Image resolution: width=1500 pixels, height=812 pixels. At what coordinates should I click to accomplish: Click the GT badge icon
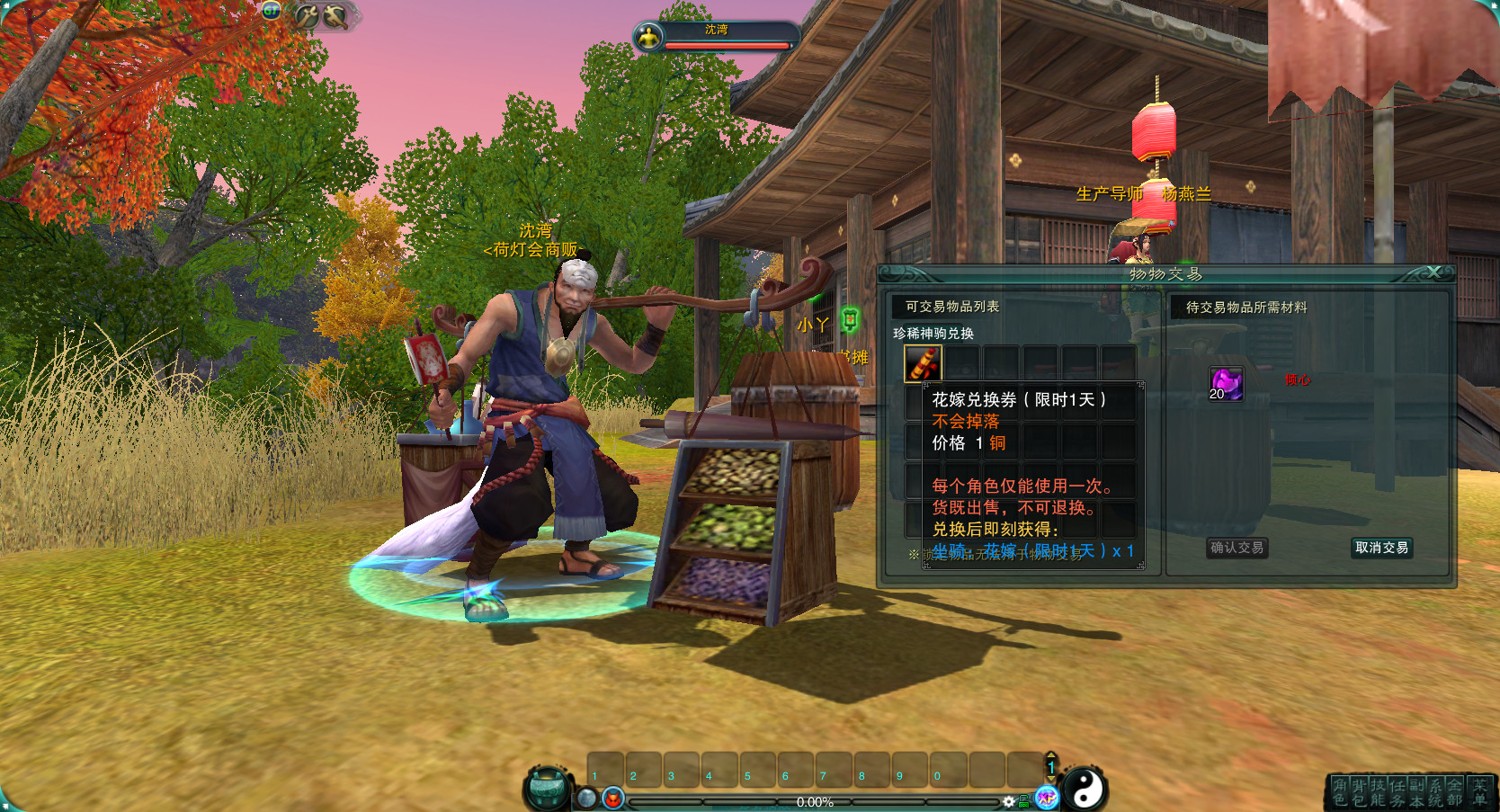(272, 11)
